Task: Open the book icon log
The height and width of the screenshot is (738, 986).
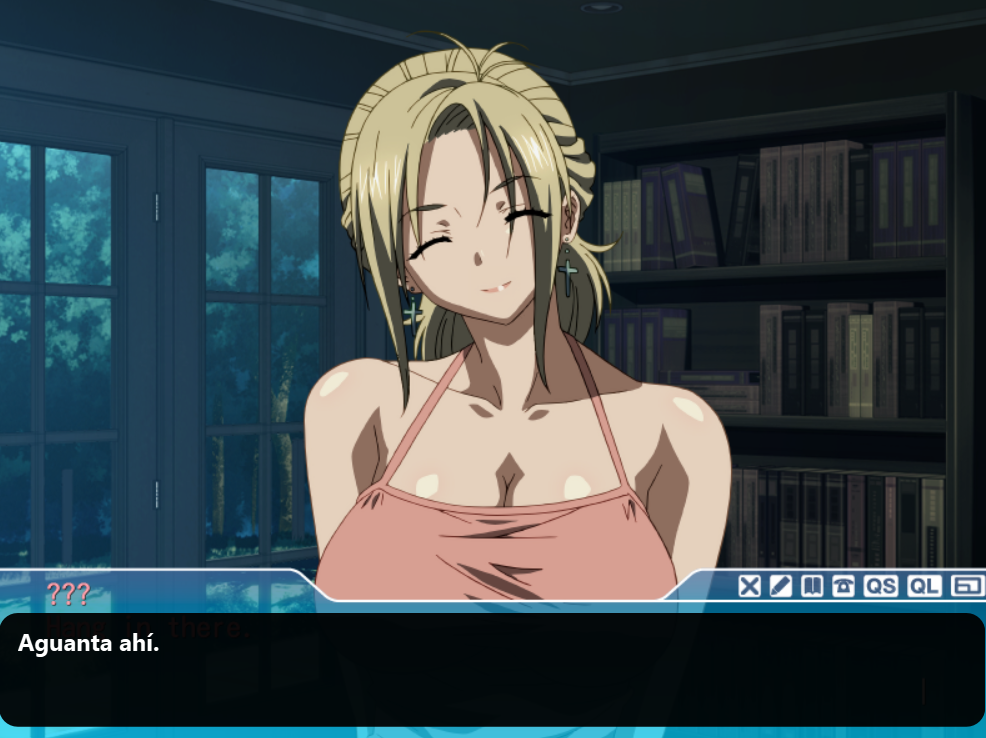Action: (812, 586)
